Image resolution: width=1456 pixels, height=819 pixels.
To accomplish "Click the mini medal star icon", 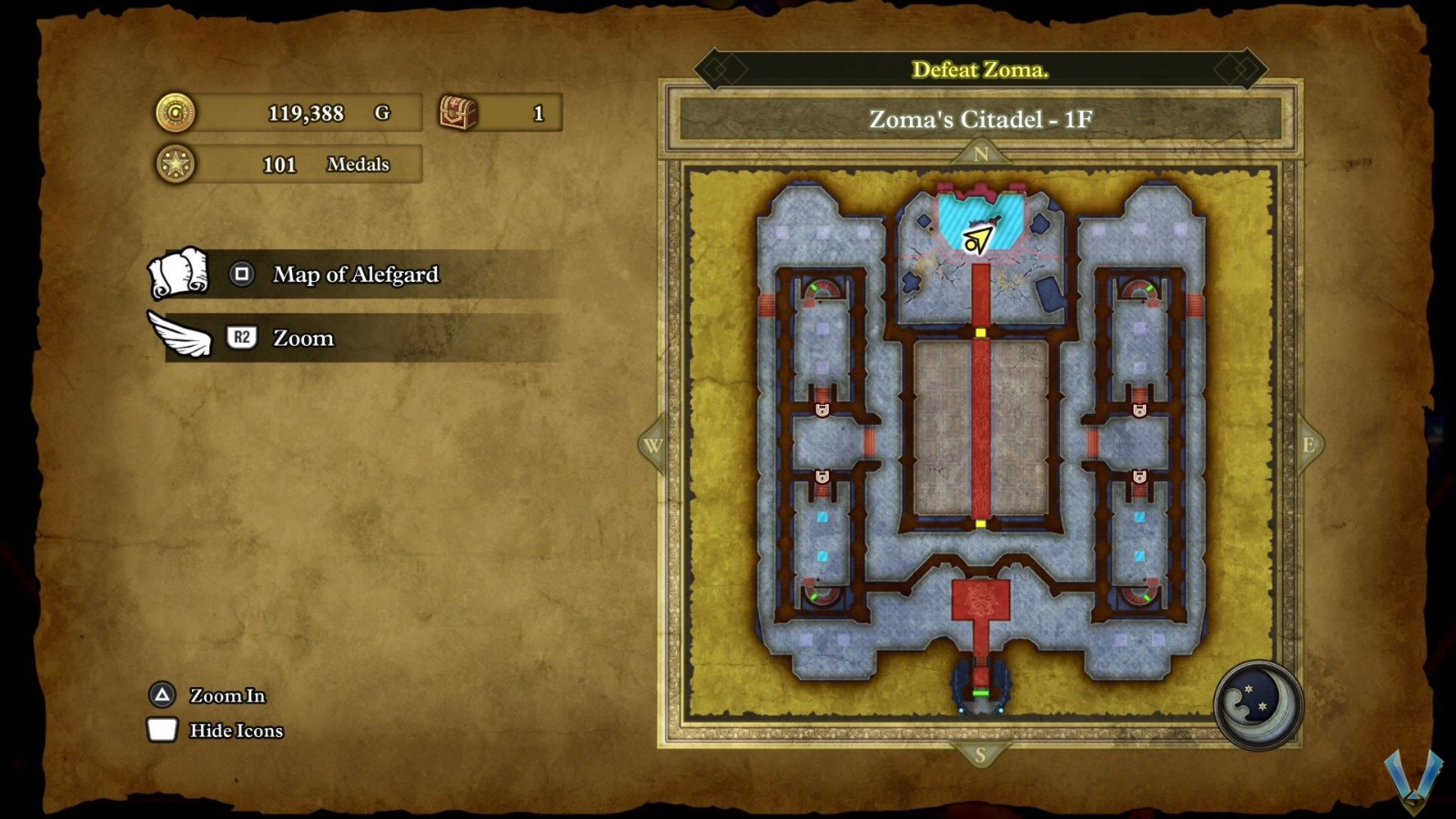I will 177,164.
